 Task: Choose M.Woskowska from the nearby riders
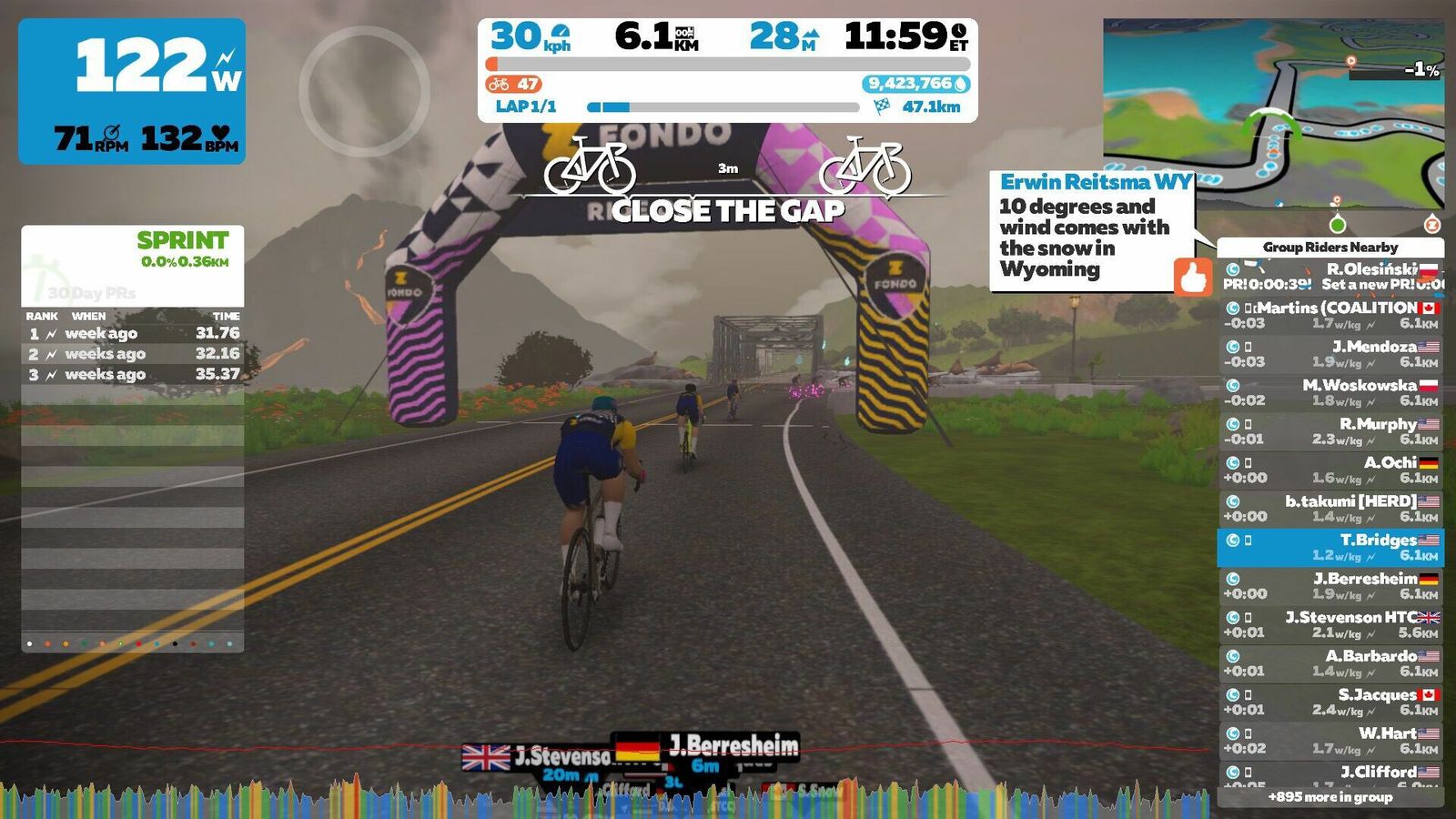click(1330, 392)
